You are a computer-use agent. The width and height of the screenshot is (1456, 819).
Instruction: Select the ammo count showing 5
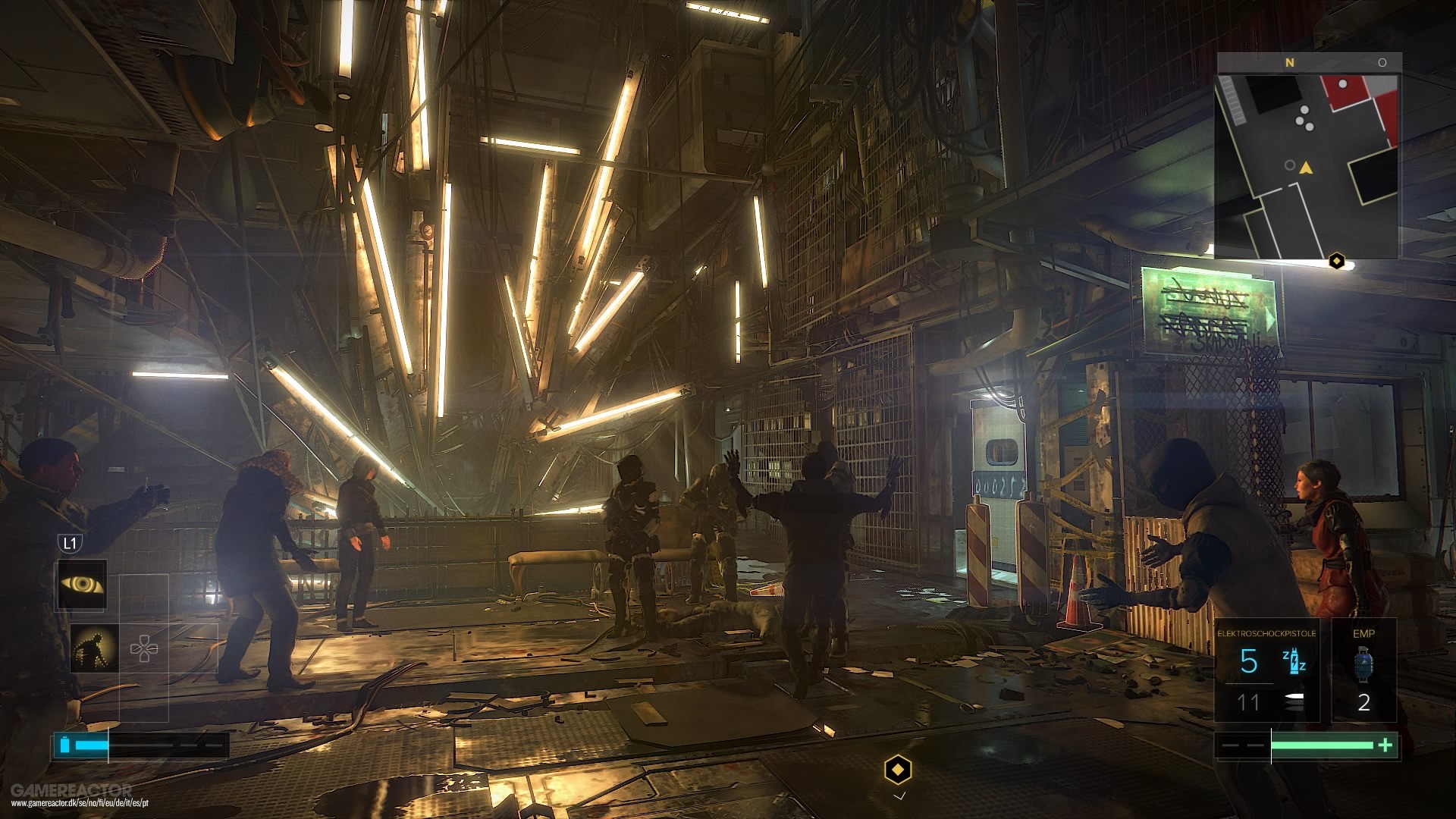click(x=1248, y=661)
